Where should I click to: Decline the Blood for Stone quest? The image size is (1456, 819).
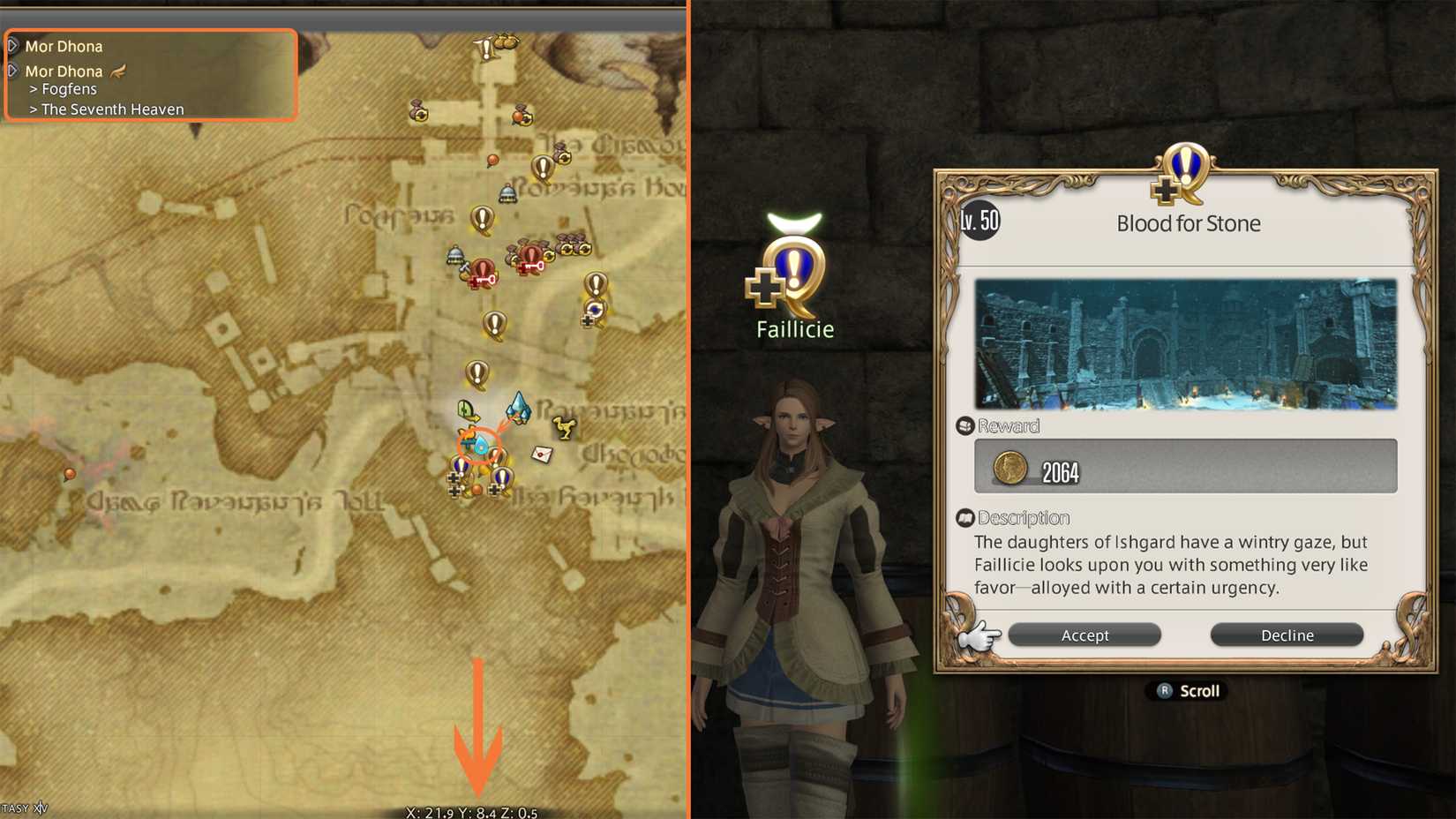(1287, 635)
